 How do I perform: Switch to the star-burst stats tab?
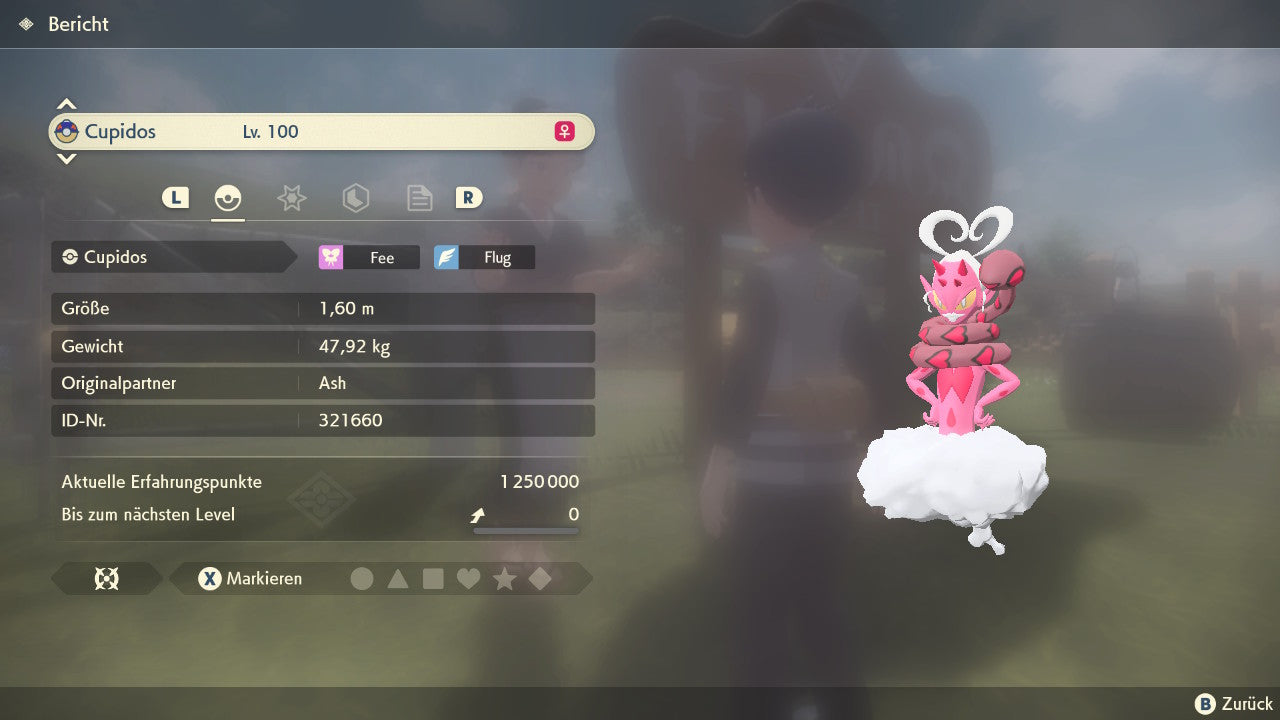291,198
